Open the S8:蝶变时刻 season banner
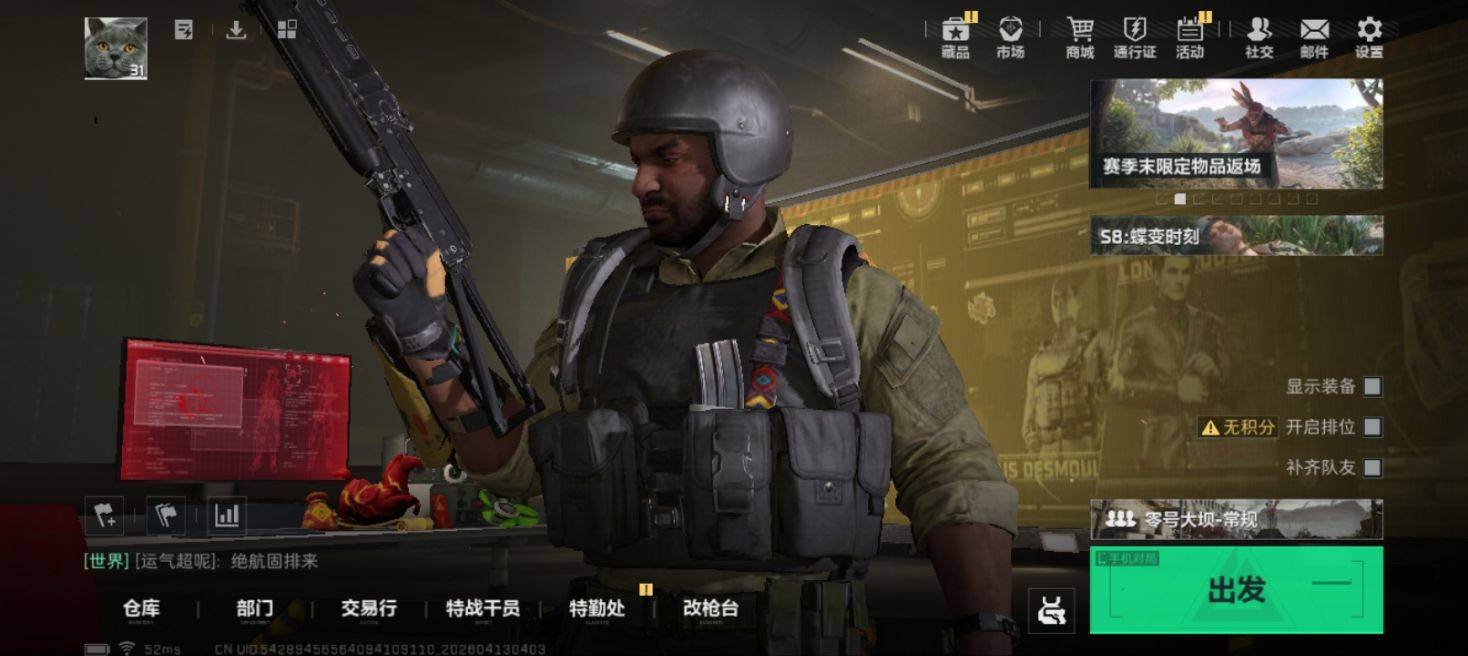 pos(1236,236)
